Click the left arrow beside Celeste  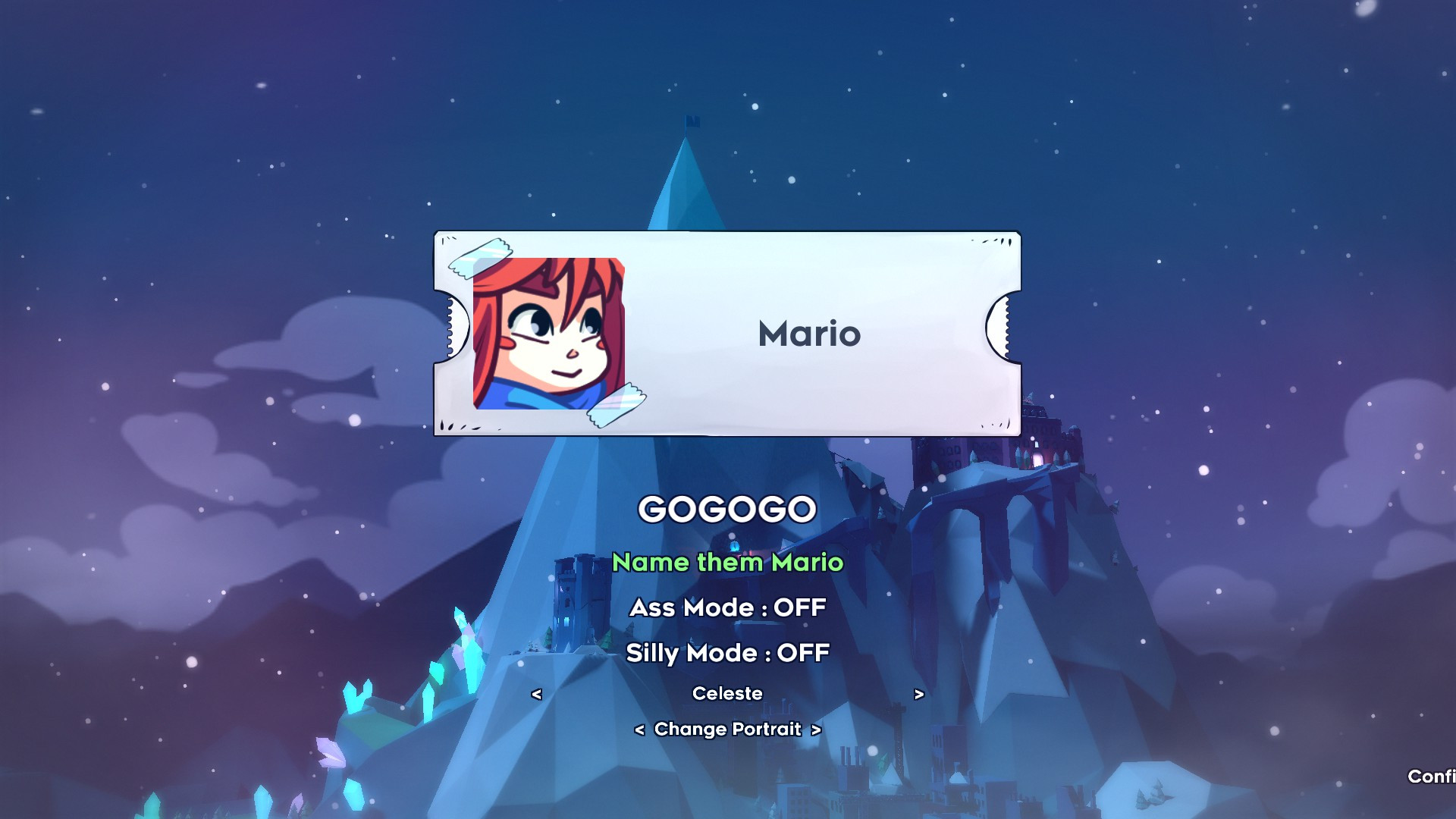pyautogui.click(x=538, y=692)
